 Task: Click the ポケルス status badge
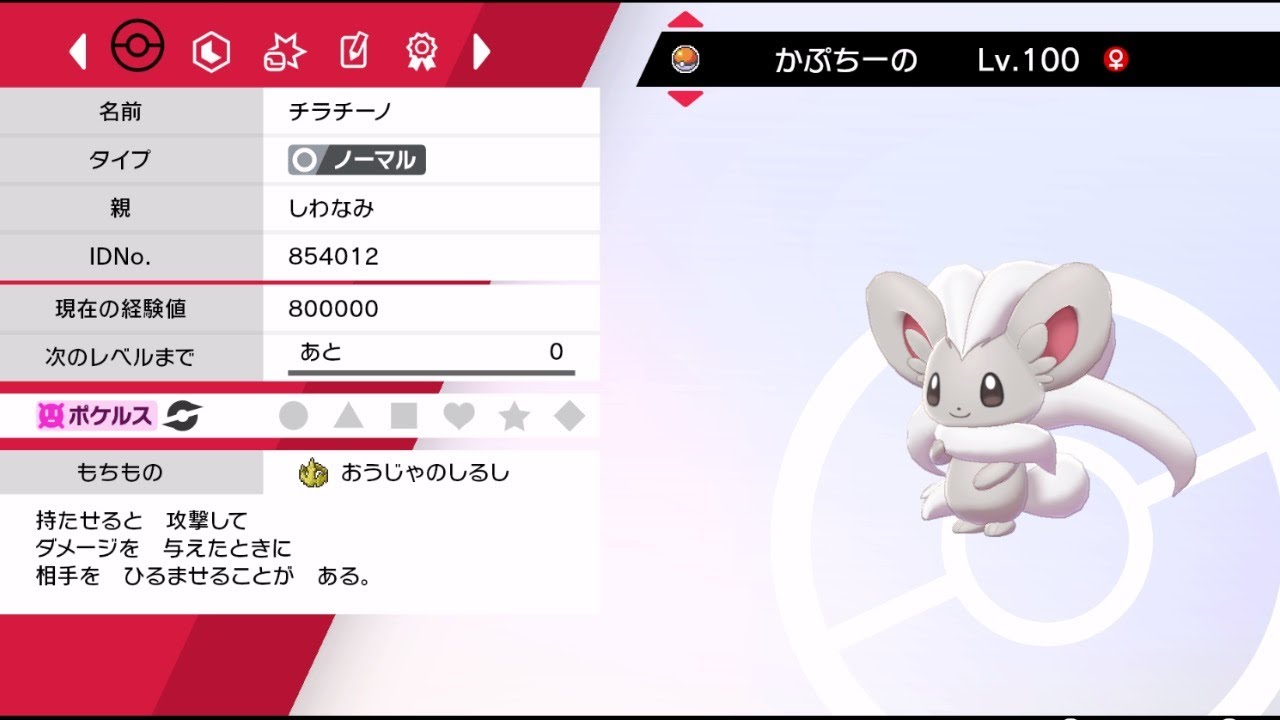coord(96,416)
